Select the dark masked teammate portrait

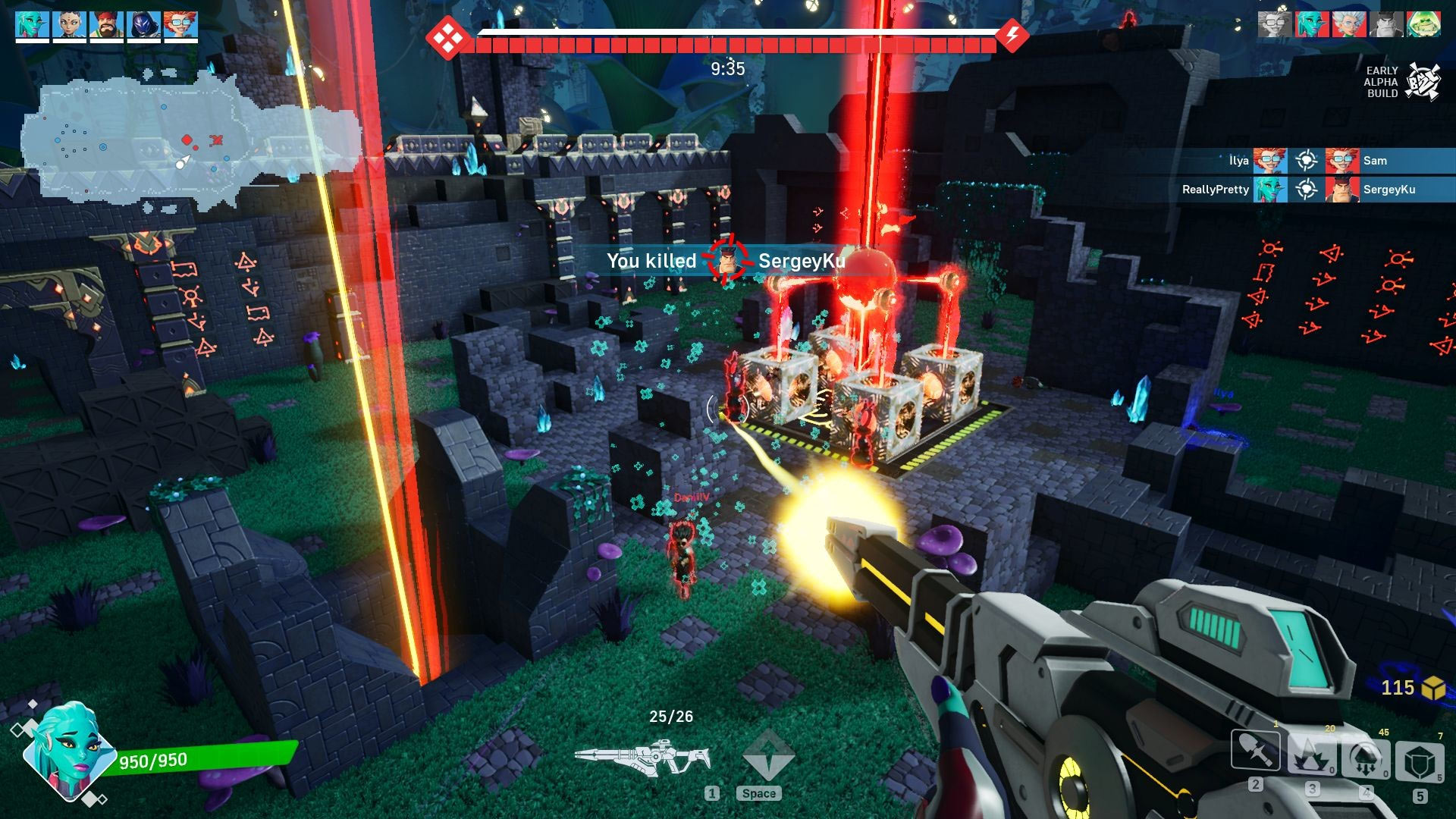pos(143,24)
